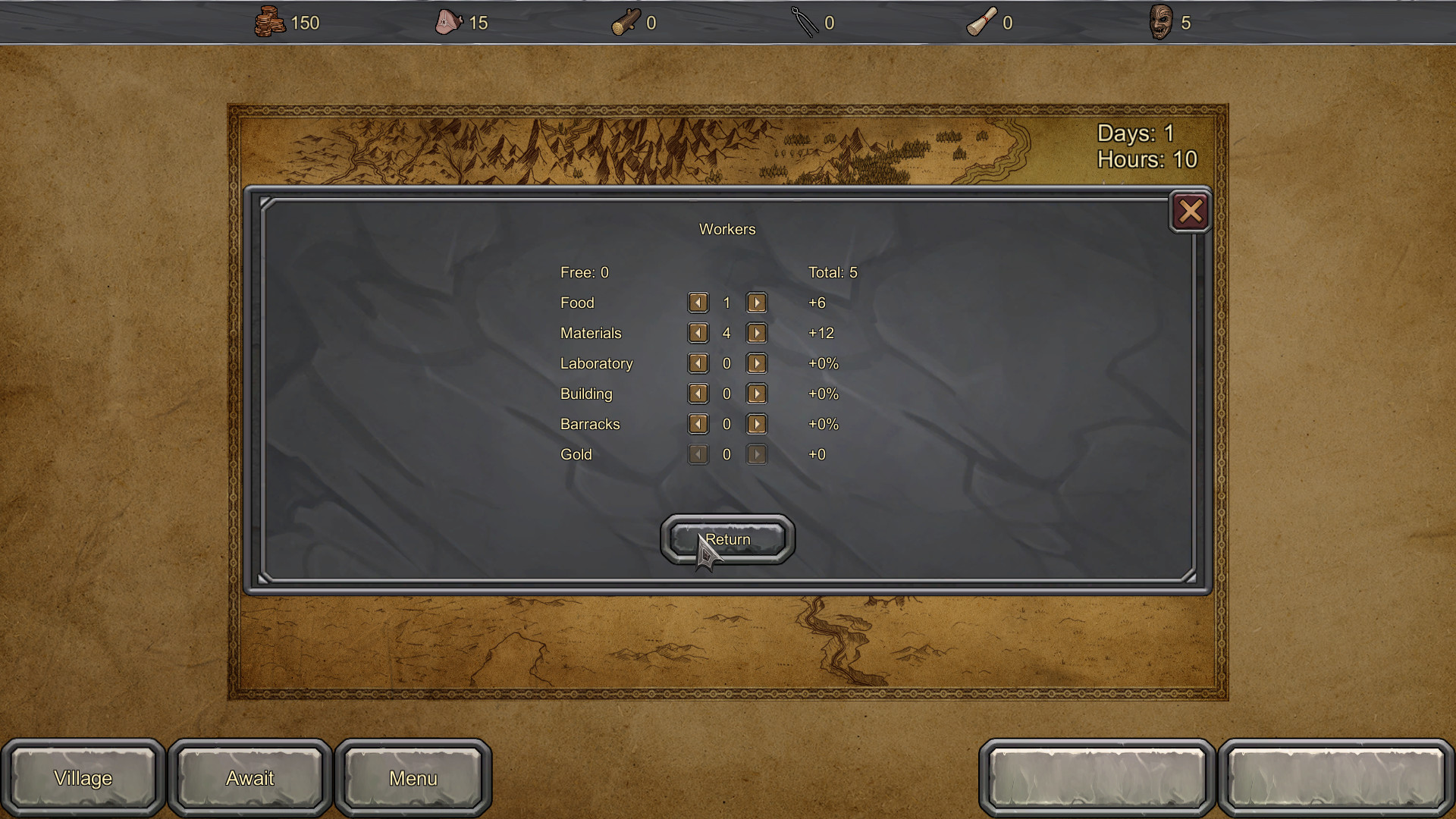Remove a worker from Barracks
The image size is (1456, 819).
[698, 424]
